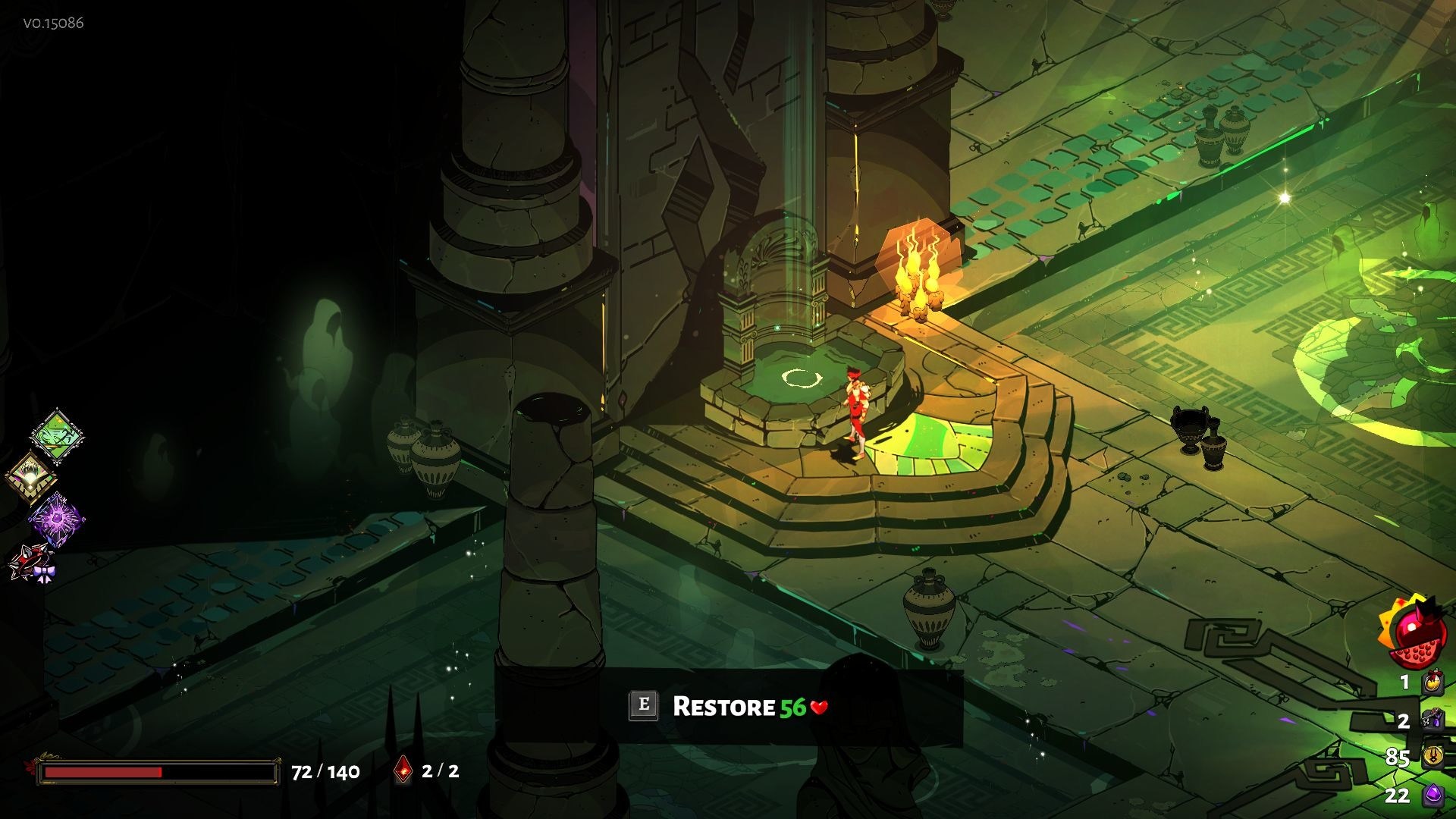The width and height of the screenshot is (1456, 819).
Task: Select the purple darkness gem icon
Action: click(1432, 794)
